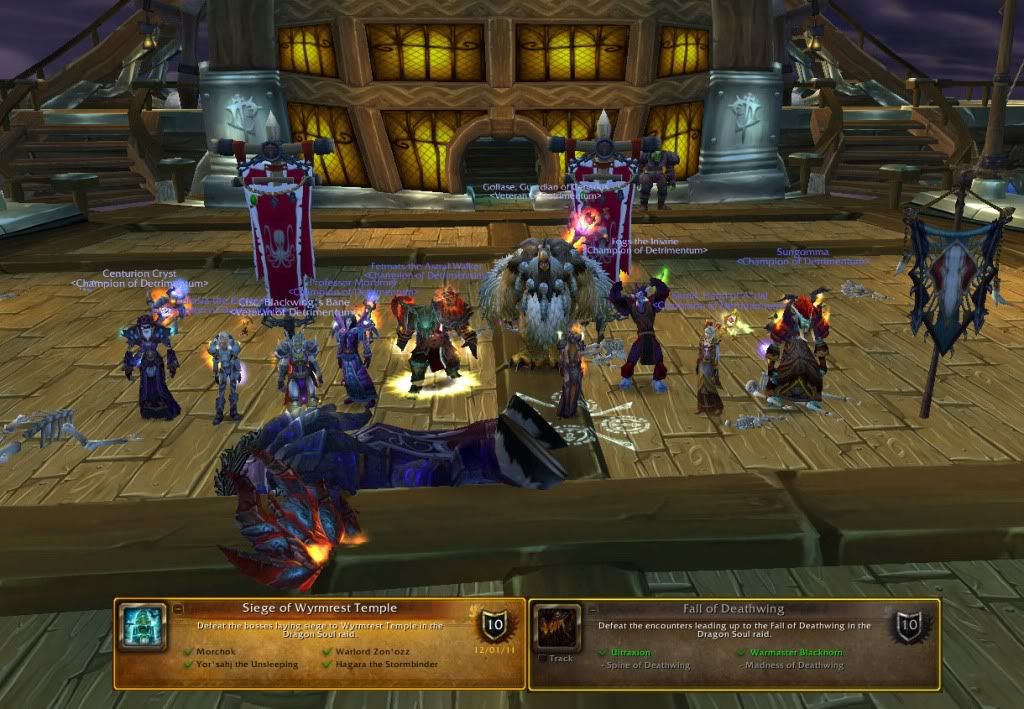
Task: Collapse the Siege of Wyrmrest Temple entry
Action: 177,608
